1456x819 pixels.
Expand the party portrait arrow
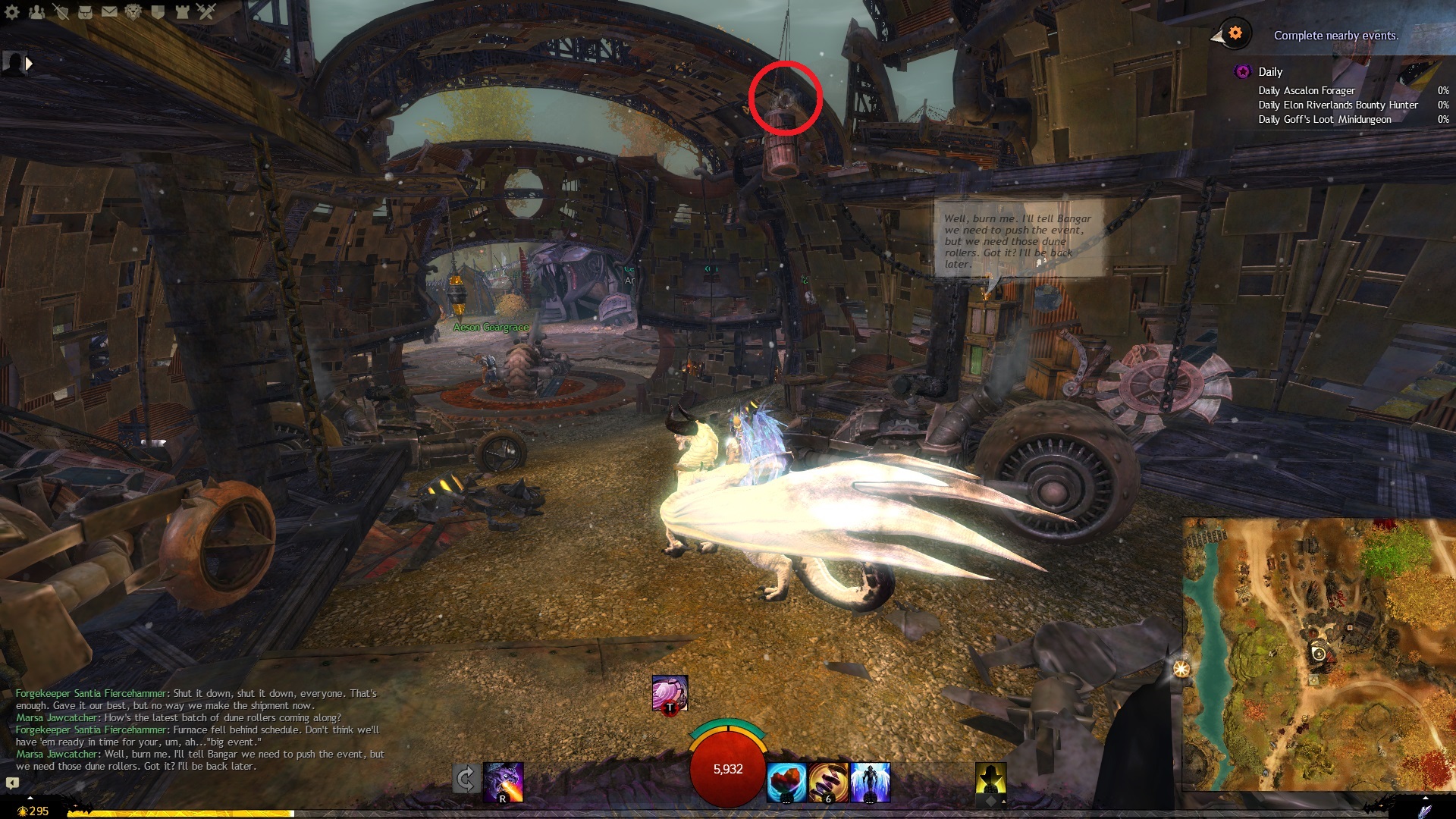[29, 64]
